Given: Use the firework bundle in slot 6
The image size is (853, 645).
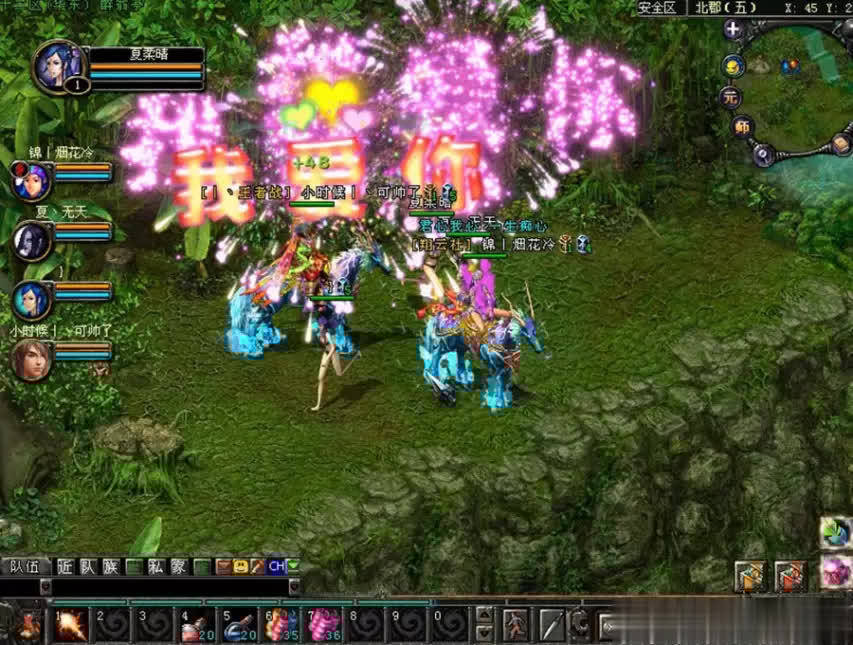Looking at the screenshot, I should tap(281, 624).
